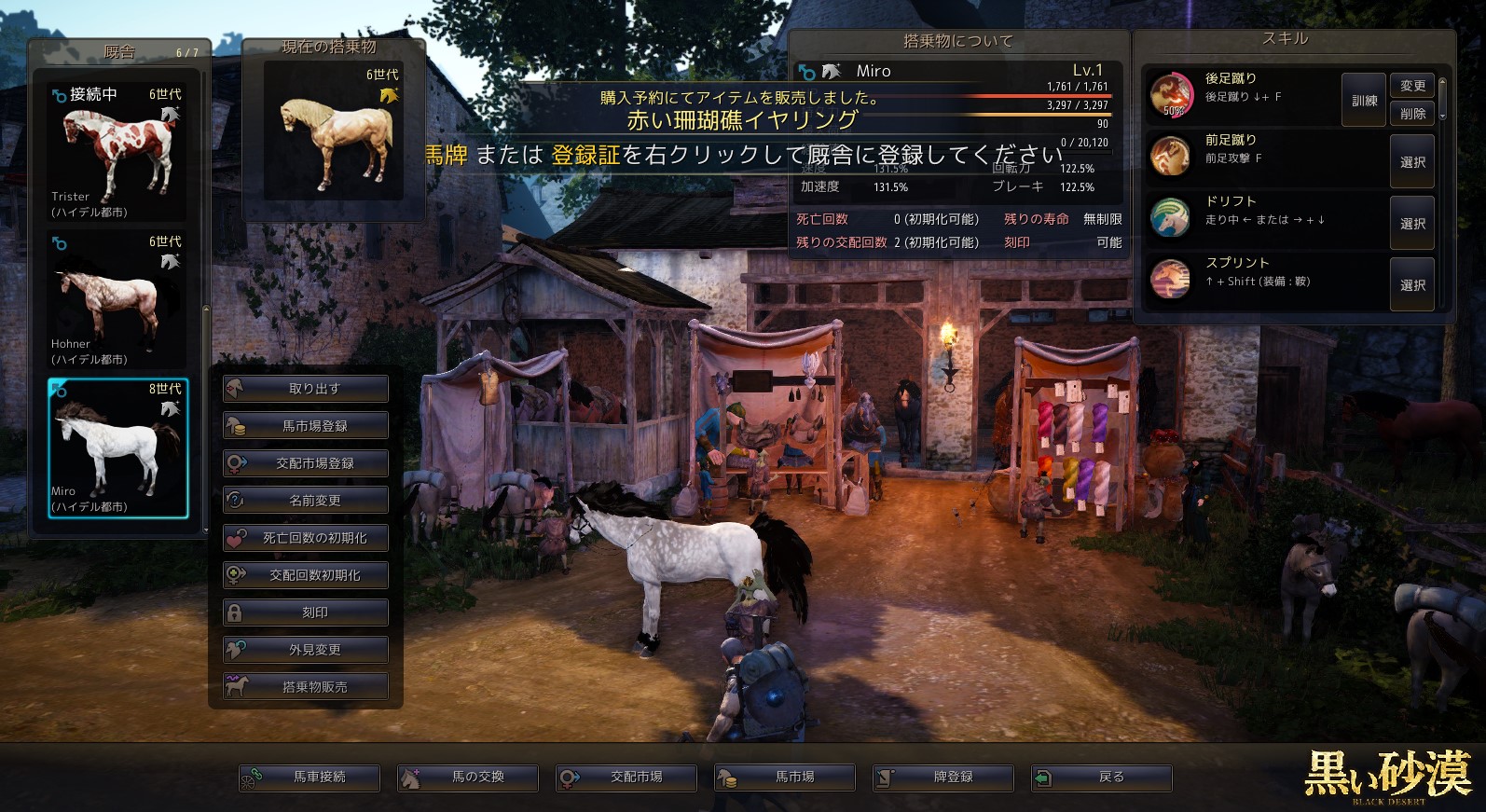Viewport: 1486px width, 812px height.
Task: Choose 馬市場登録 to register on horse market
Action: [306, 426]
